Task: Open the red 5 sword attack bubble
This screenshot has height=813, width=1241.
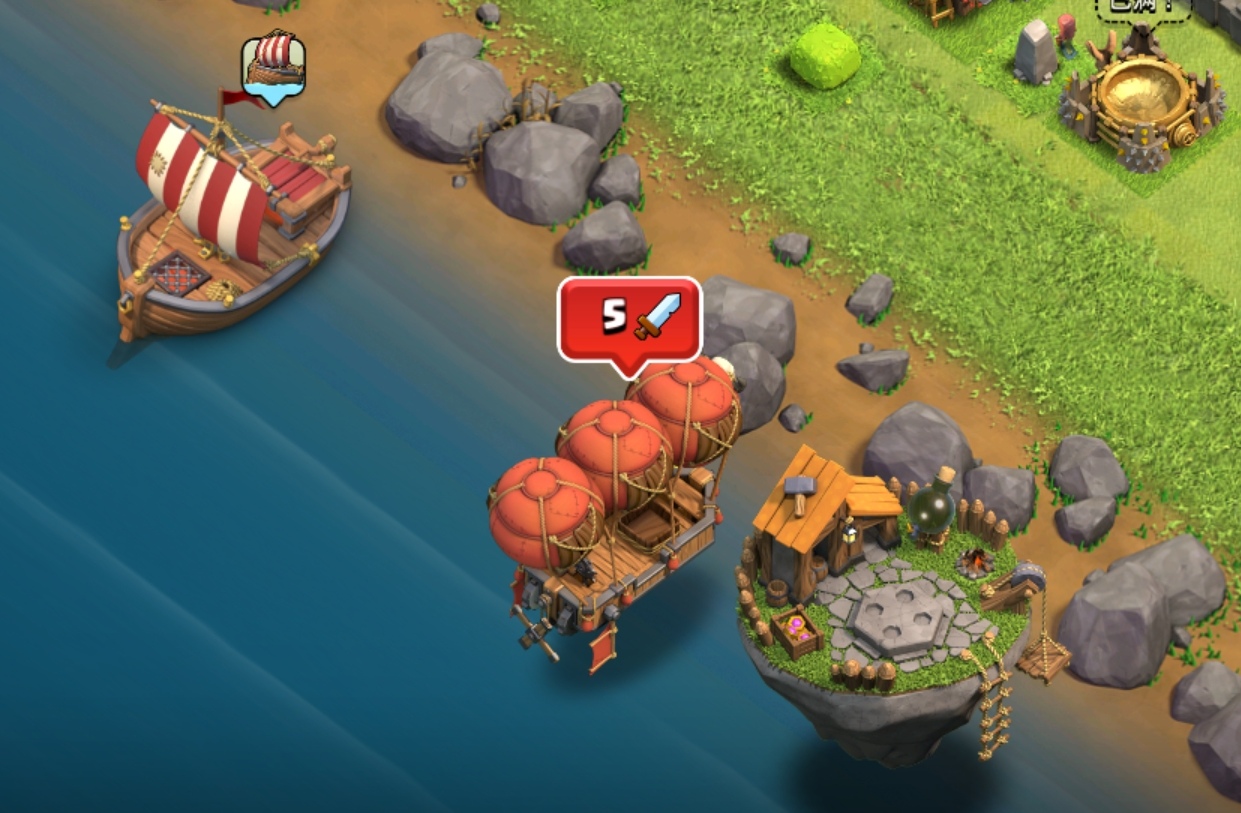Action: point(629,320)
